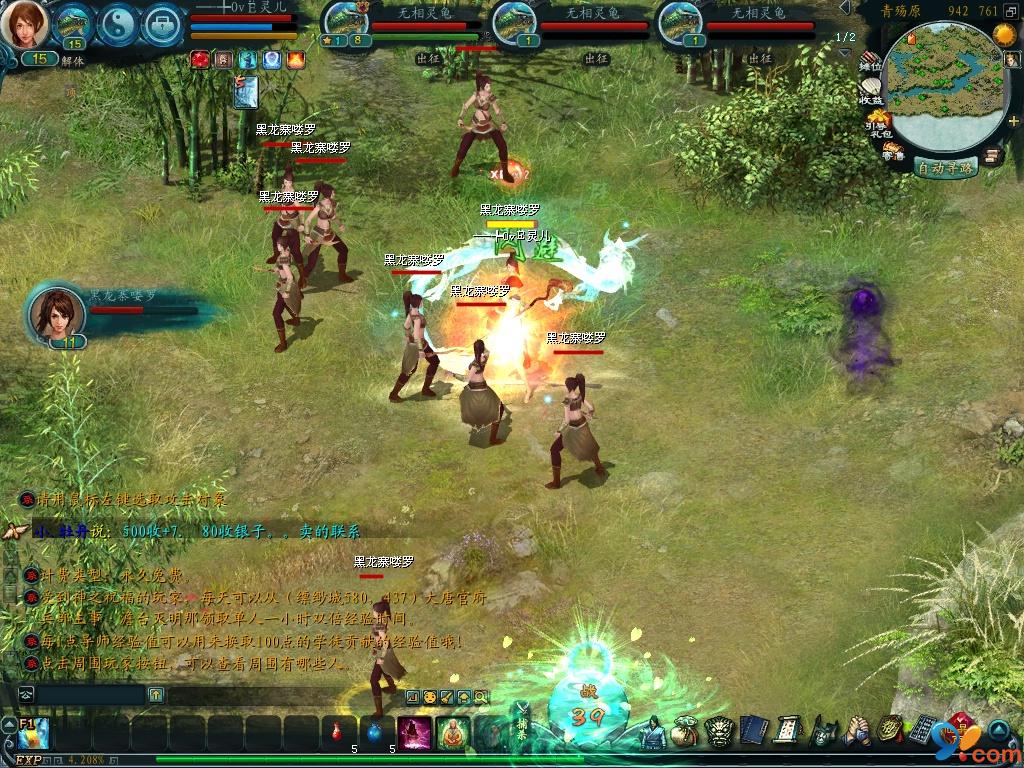Image resolution: width=1024 pixels, height=768 pixels.
Task: Open the yin-yang symbol button
Action: pyautogui.click(x=117, y=24)
